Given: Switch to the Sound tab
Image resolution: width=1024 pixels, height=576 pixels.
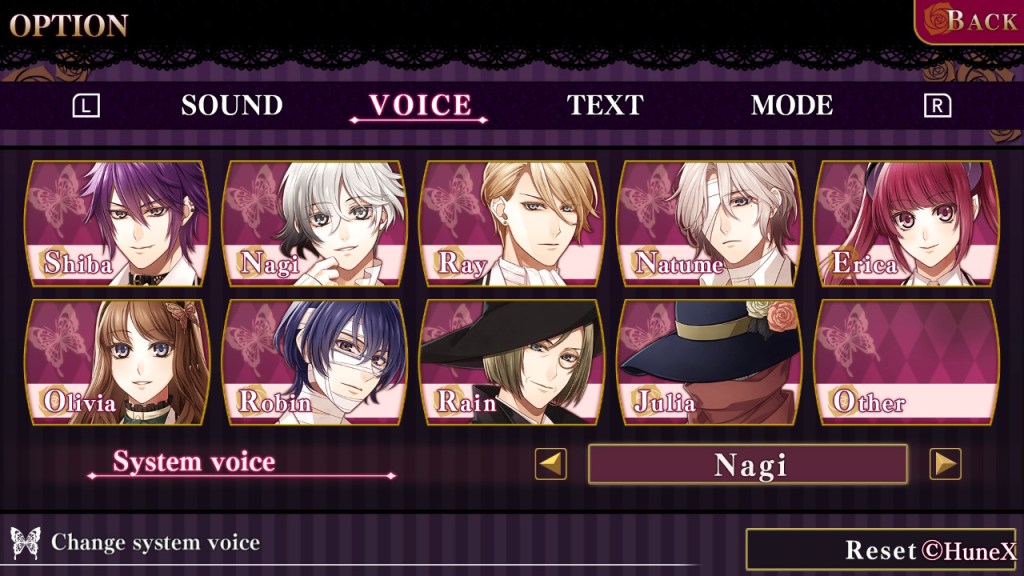Looking at the screenshot, I should pyautogui.click(x=232, y=106).
